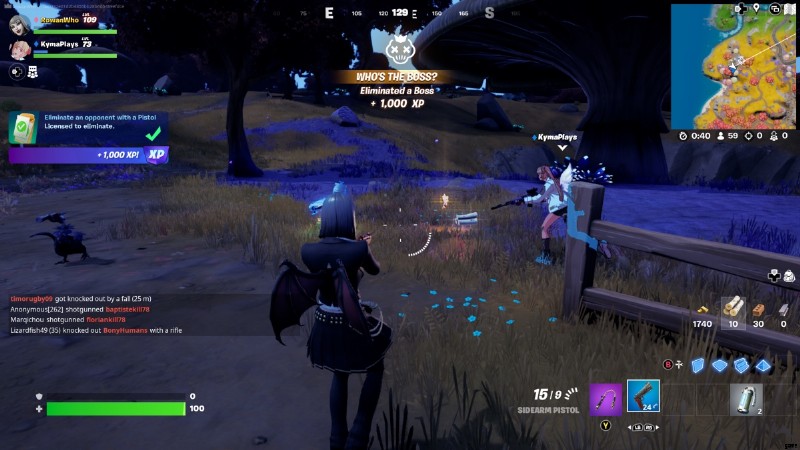Choose the brick building material

[x=757, y=309]
